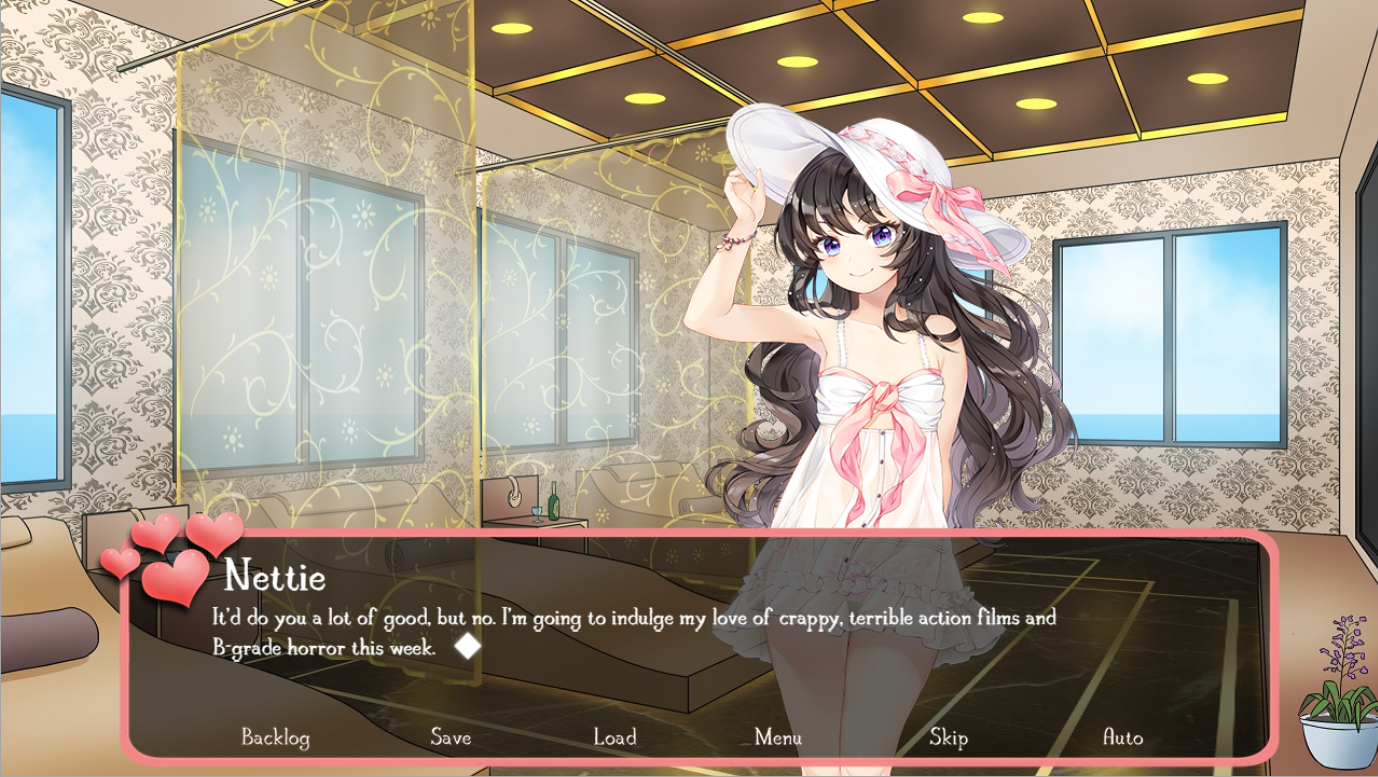1378x777 pixels.
Task: Toggle Auto dialogue advance
Action: click(x=1122, y=738)
